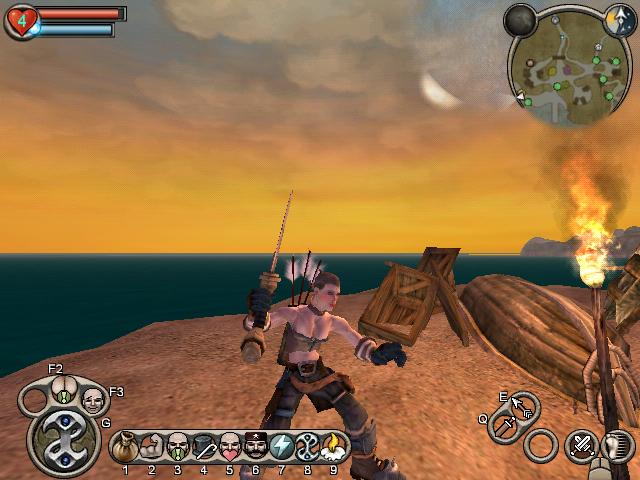This screenshot has width=640, height=480.
Task: Switch to the bow and arrow weapon
Action: coord(522,406)
